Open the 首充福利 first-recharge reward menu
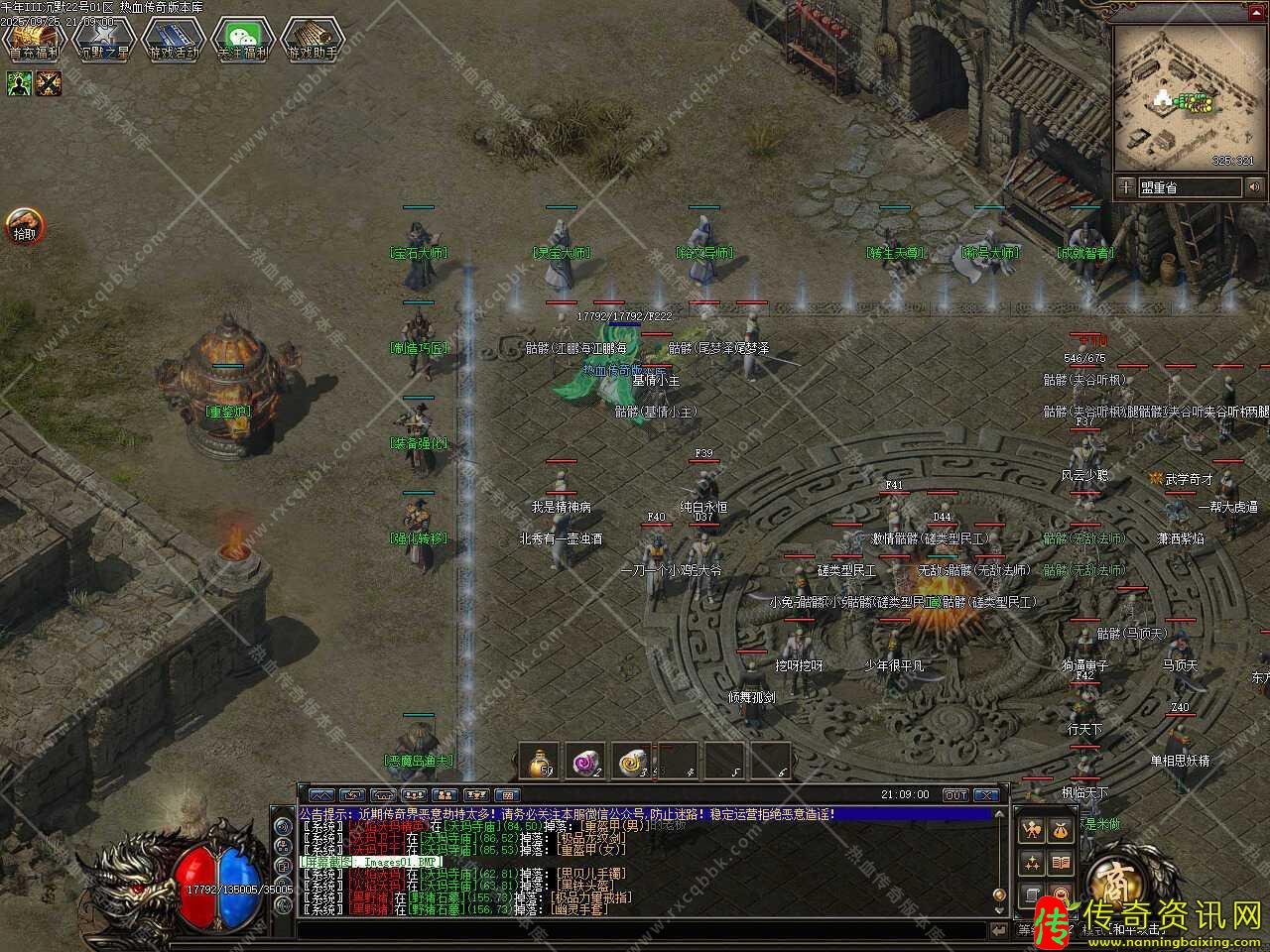This screenshot has height=952, width=1270. (x=34, y=40)
